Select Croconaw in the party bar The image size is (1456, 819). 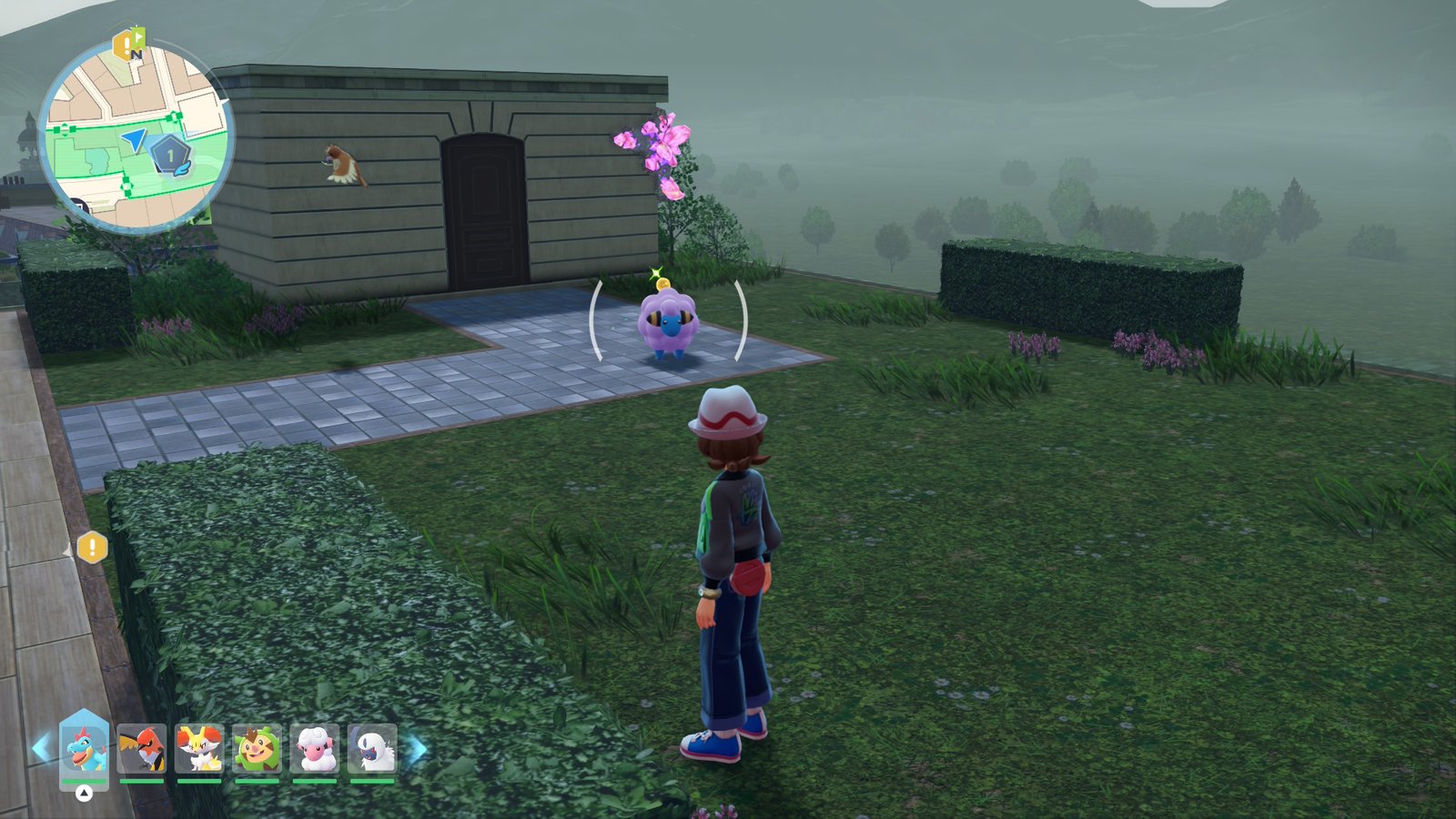pyautogui.click(x=84, y=748)
